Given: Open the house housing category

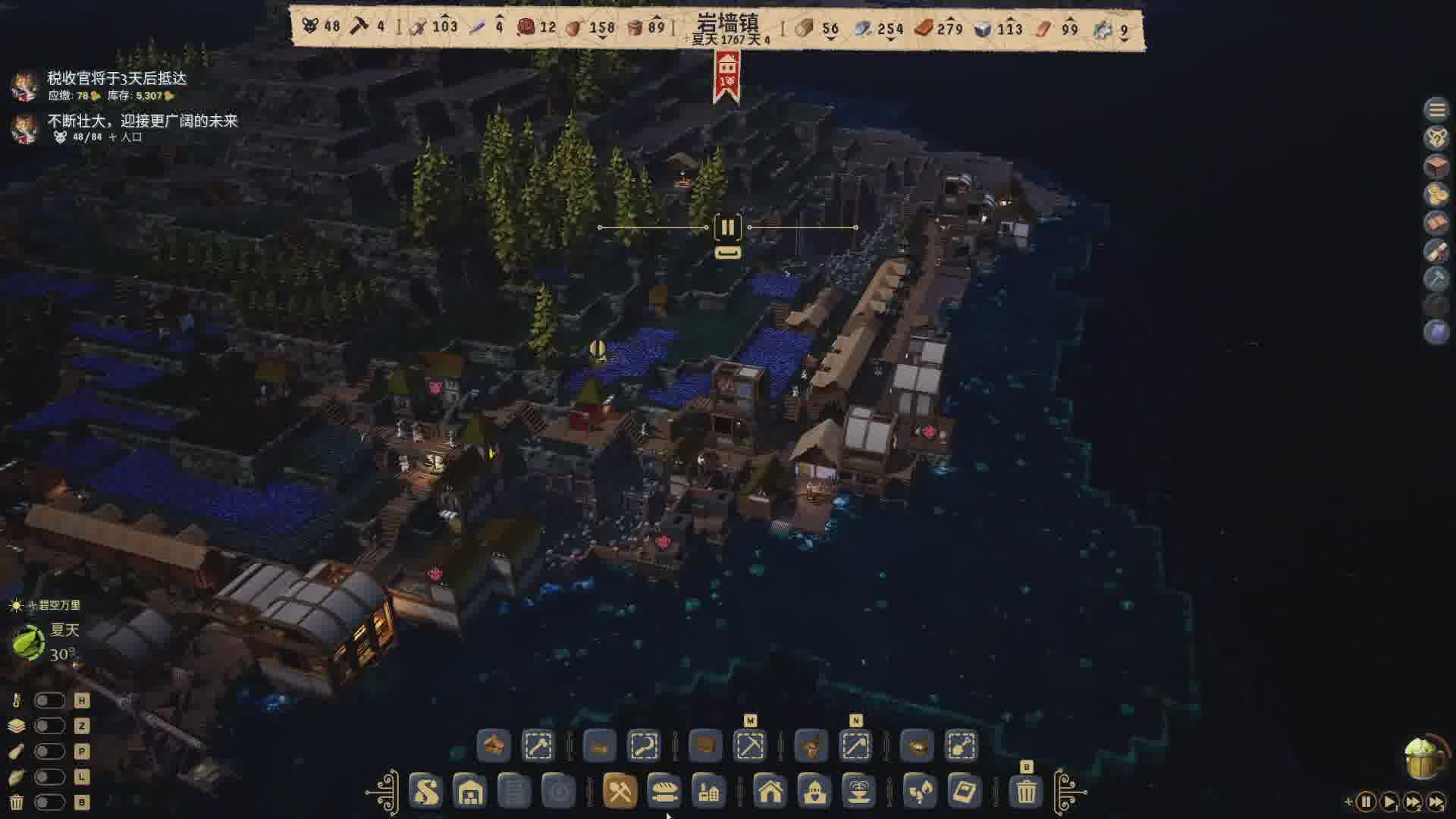Looking at the screenshot, I should click(x=770, y=792).
